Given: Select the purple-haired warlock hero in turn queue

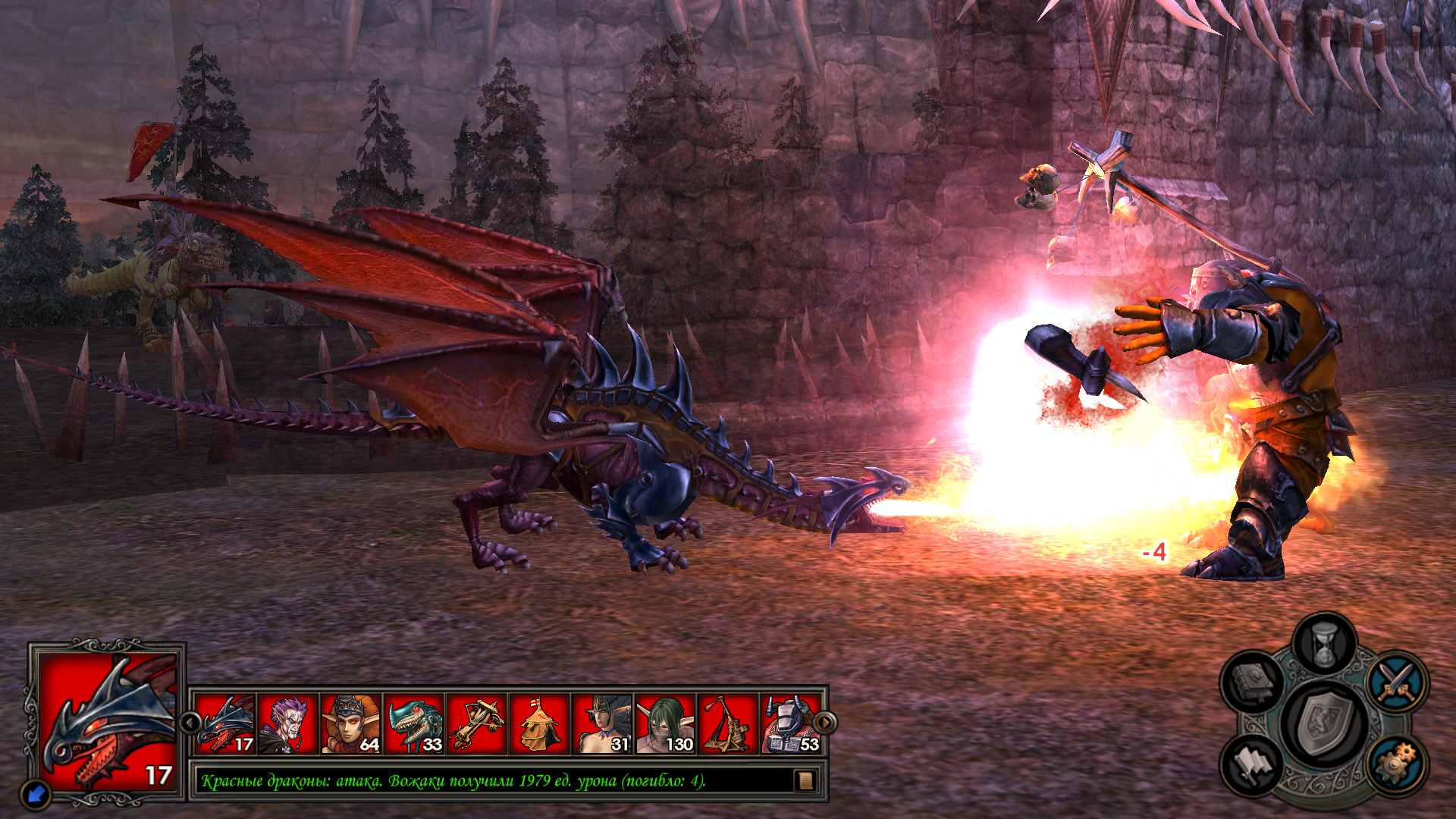Looking at the screenshot, I should coord(287,724).
